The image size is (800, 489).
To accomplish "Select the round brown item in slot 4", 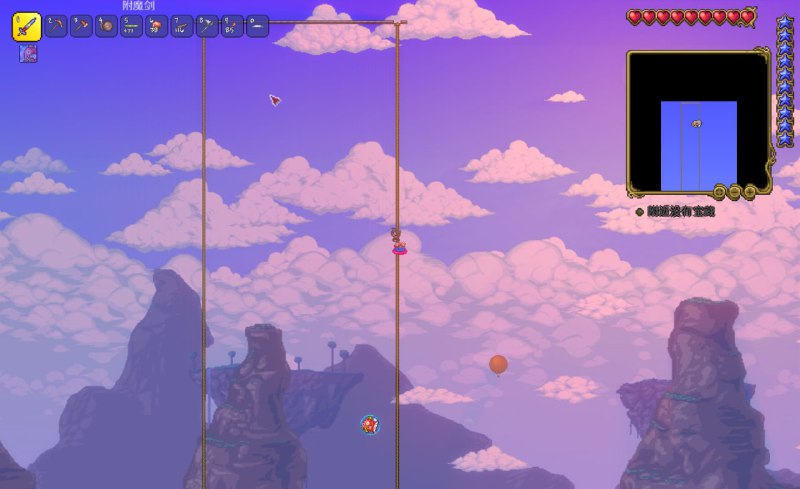I will point(106,27).
